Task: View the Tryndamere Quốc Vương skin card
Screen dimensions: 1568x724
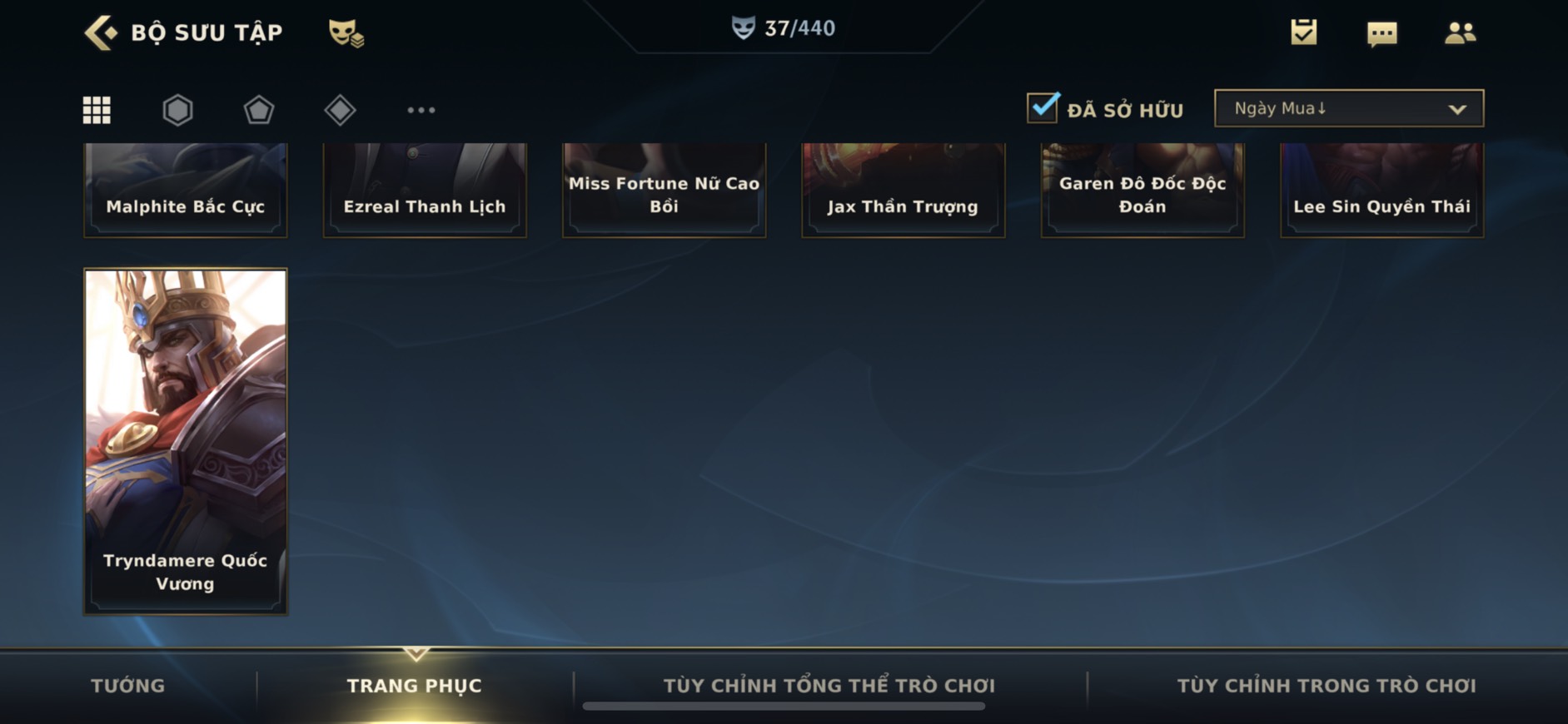Action: coord(185,441)
